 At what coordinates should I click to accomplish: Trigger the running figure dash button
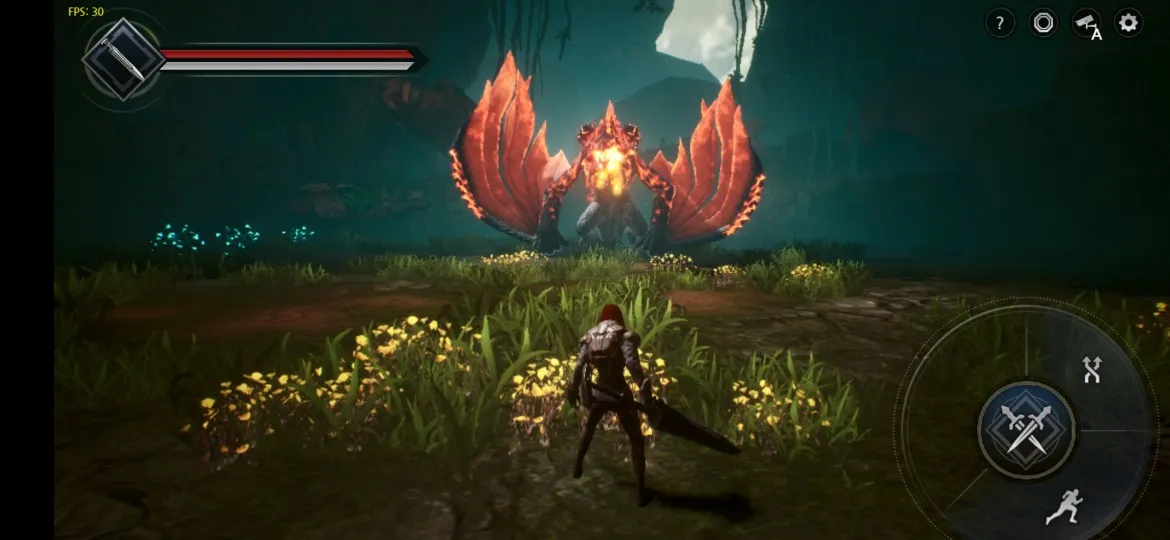1062,508
